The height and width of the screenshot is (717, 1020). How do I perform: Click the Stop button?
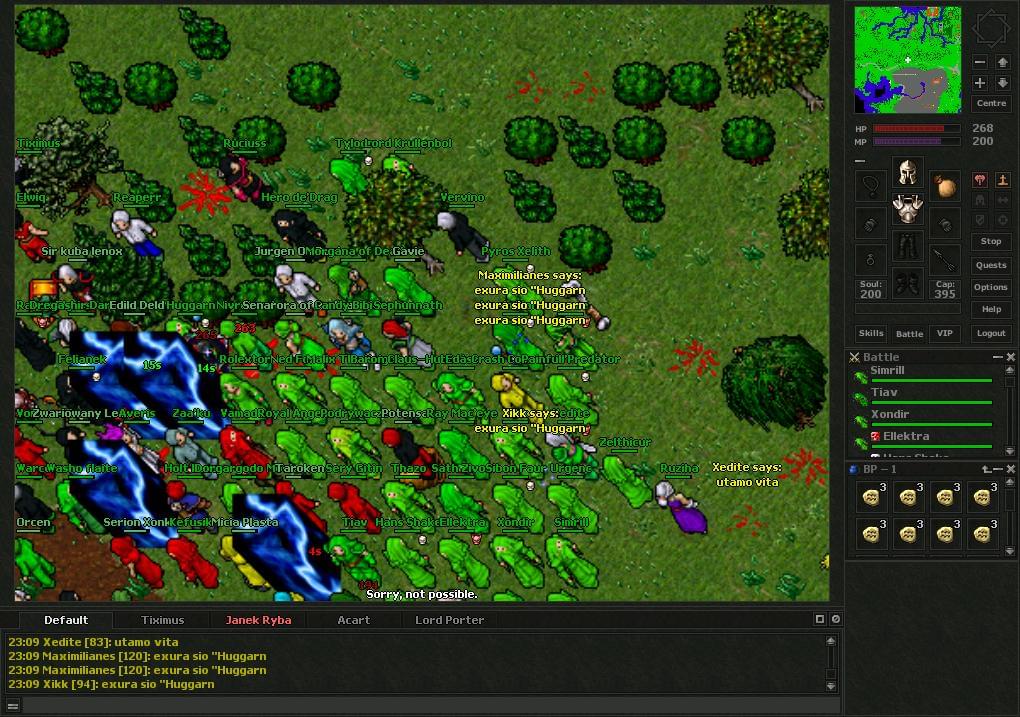tap(990, 241)
